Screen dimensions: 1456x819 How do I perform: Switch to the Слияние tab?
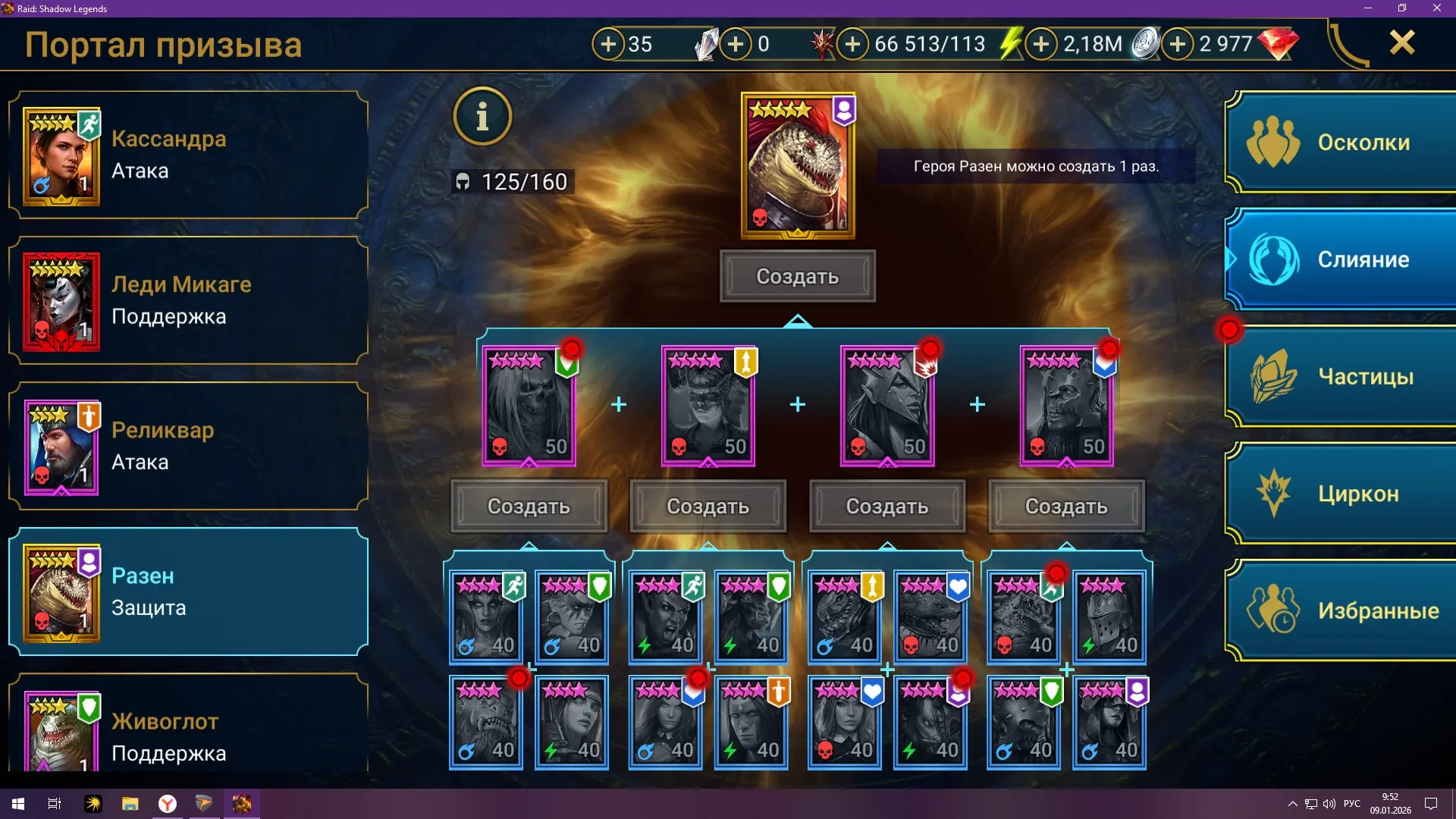pos(1339,259)
